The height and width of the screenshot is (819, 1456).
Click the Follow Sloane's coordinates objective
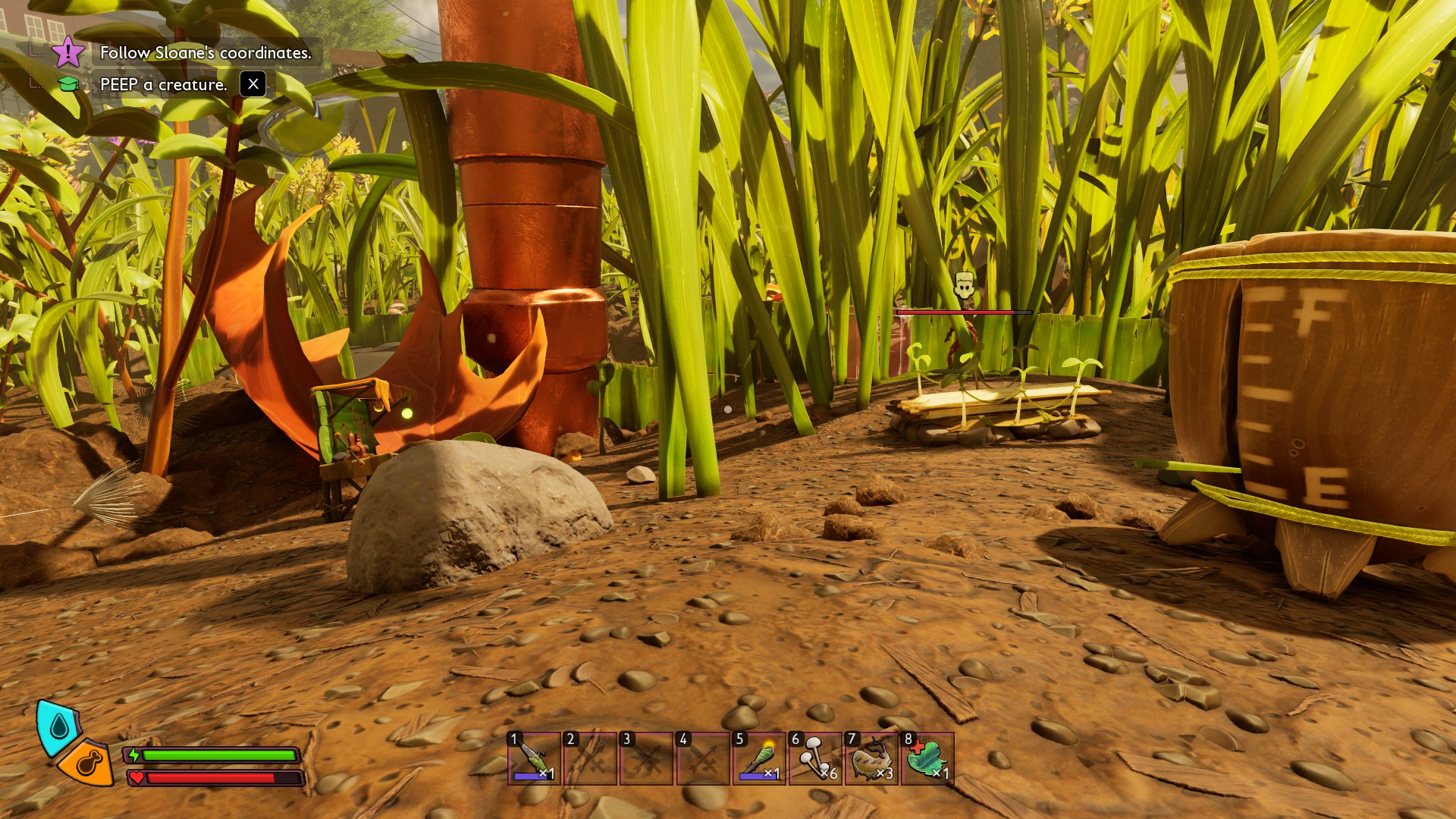point(206,52)
